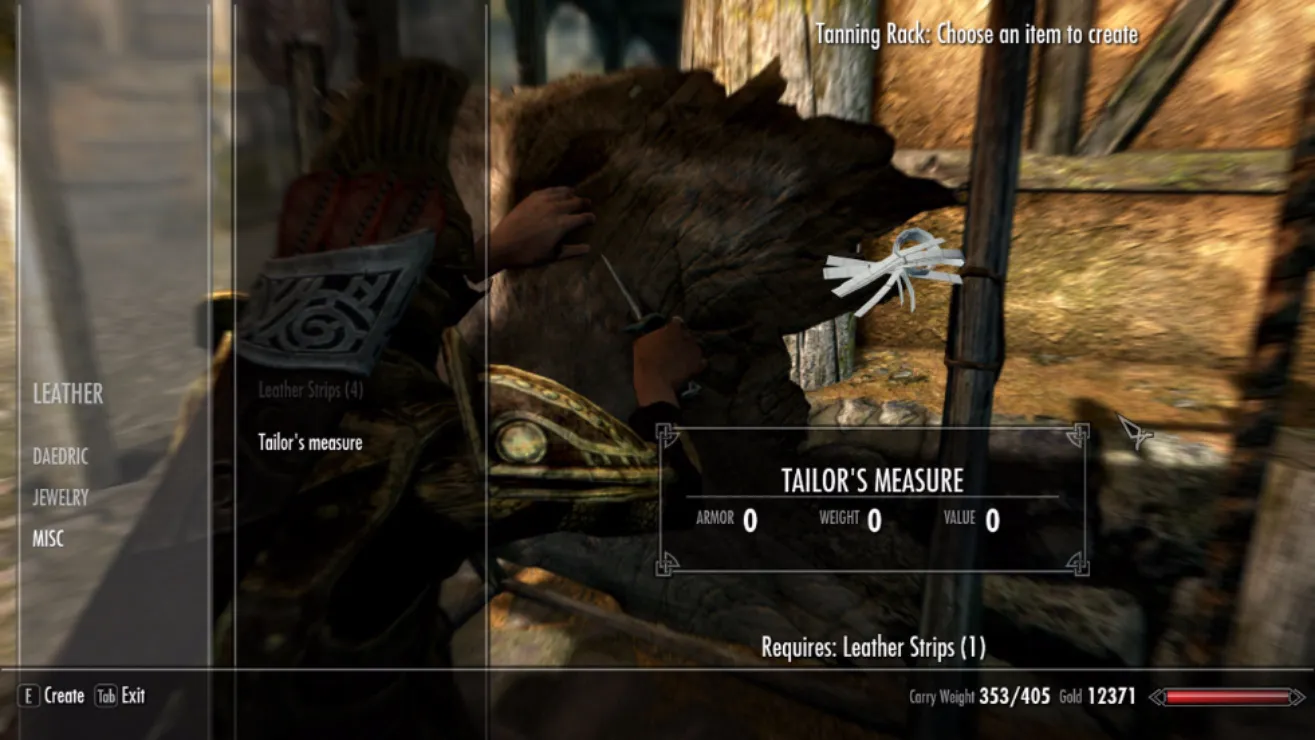Select the Leather crafting category
Screen dimensions: 1315x740
(68, 394)
